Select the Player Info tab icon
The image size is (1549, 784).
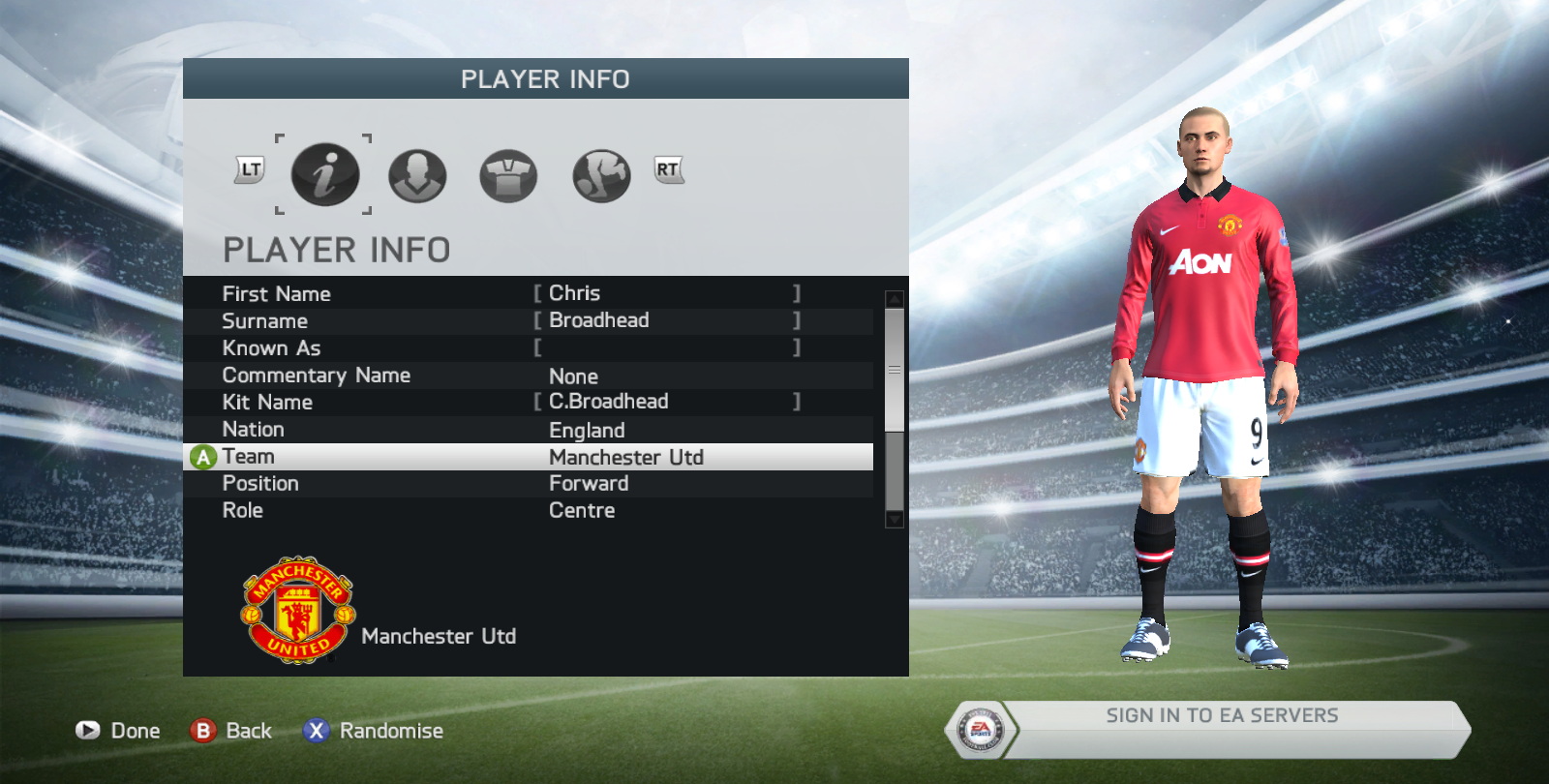click(325, 175)
